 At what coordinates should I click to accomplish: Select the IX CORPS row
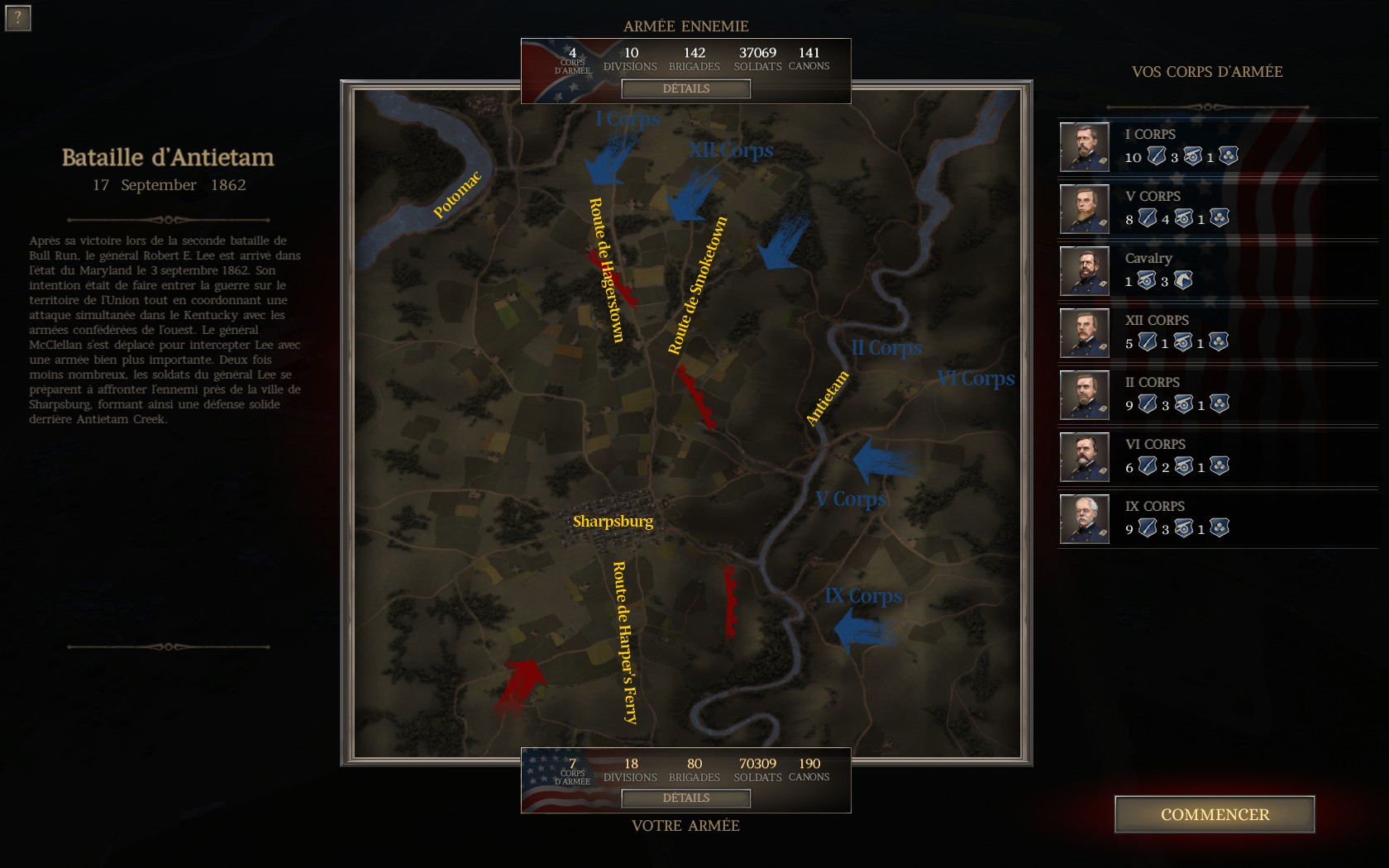click(1215, 519)
